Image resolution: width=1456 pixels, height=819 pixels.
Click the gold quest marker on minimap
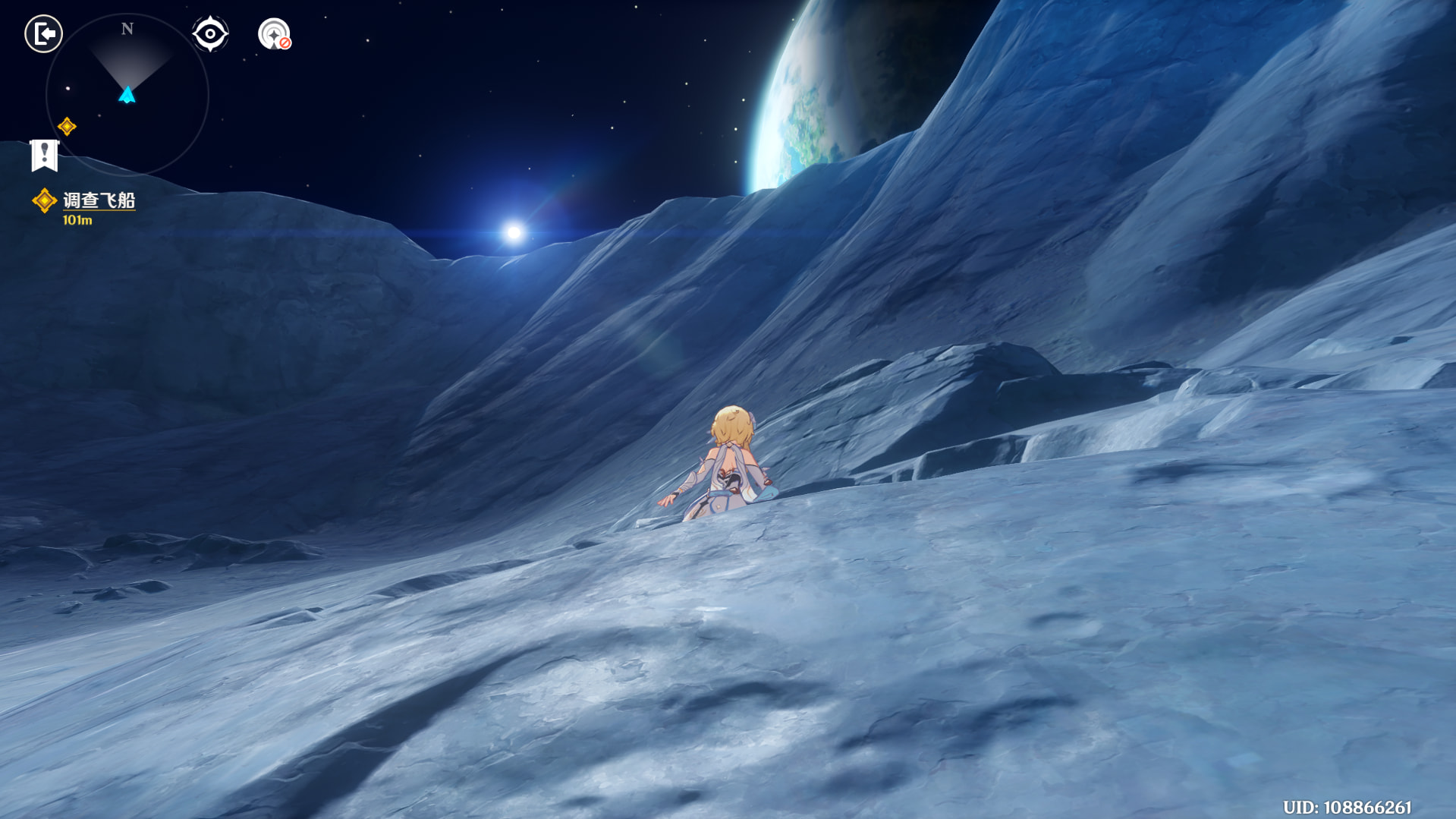pos(67,127)
